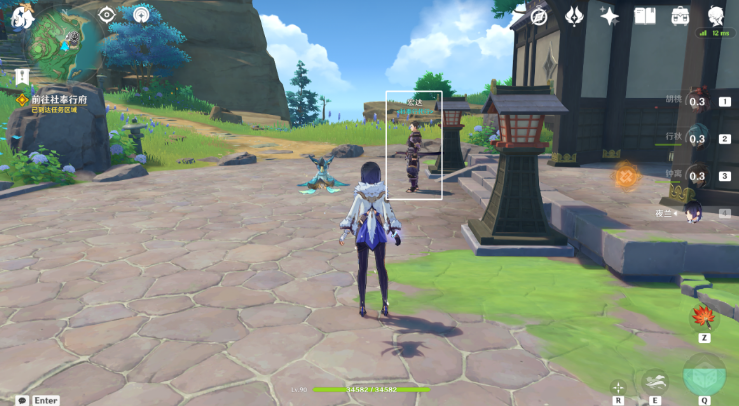Switch to party member 钟离
The image size is (739, 406).
(698, 175)
